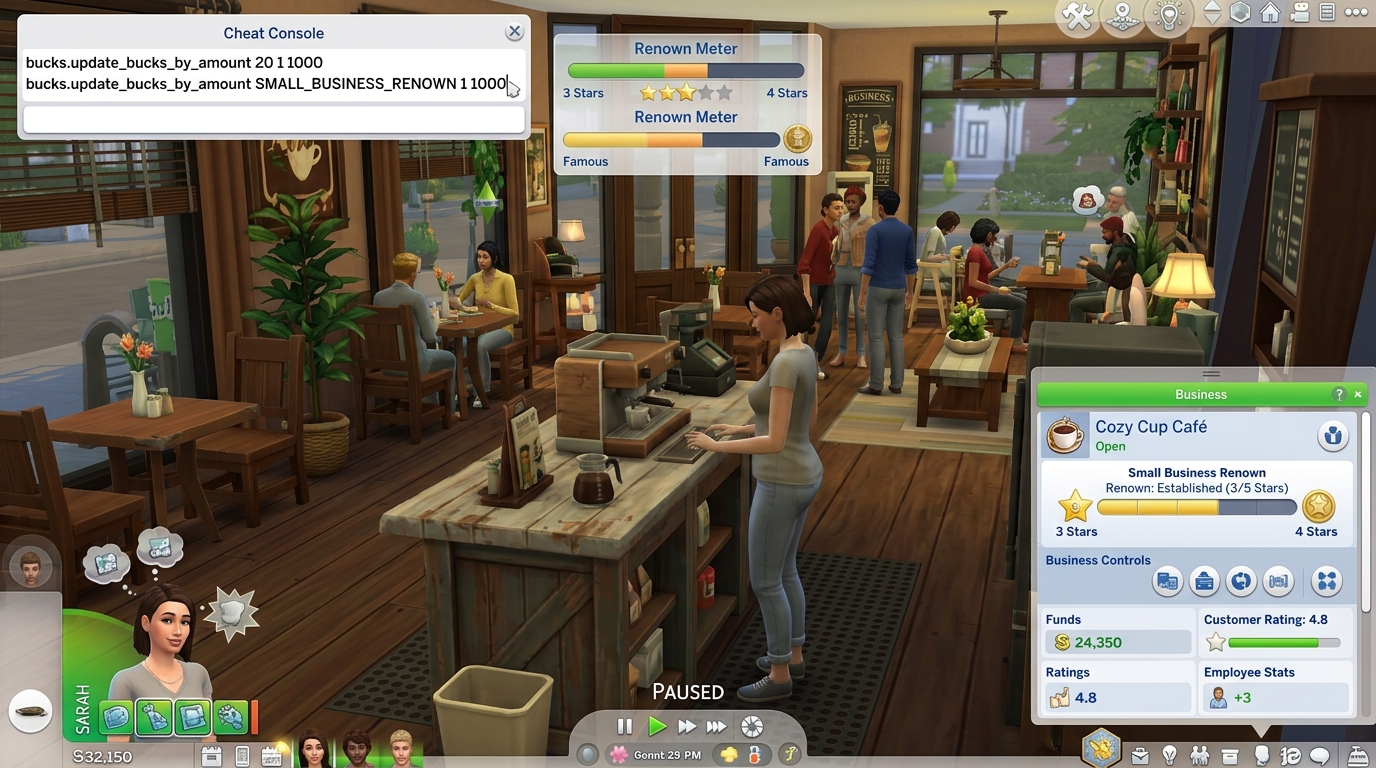1376x768 pixels.
Task: Expand the three-dot options menu
Action: (x=1357, y=12)
